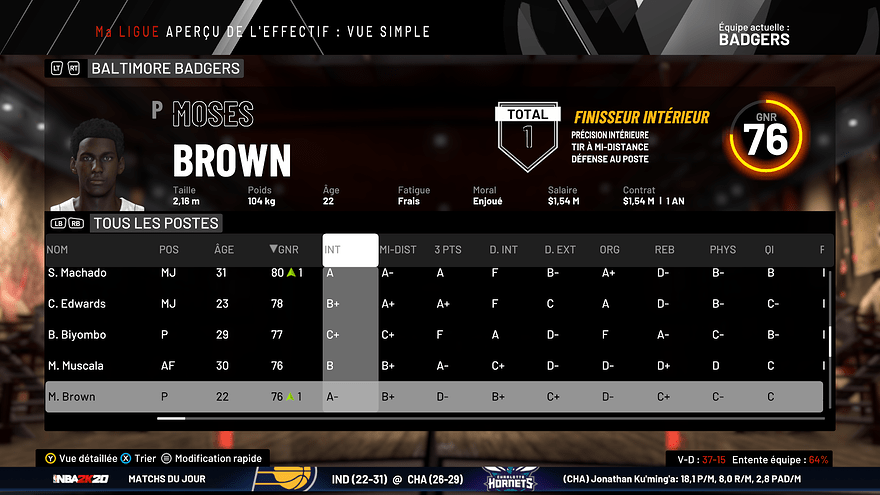The height and width of the screenshot is (495, 880).
Task: Sort roster by the GNR column
Action: click(x=284, y=249)
